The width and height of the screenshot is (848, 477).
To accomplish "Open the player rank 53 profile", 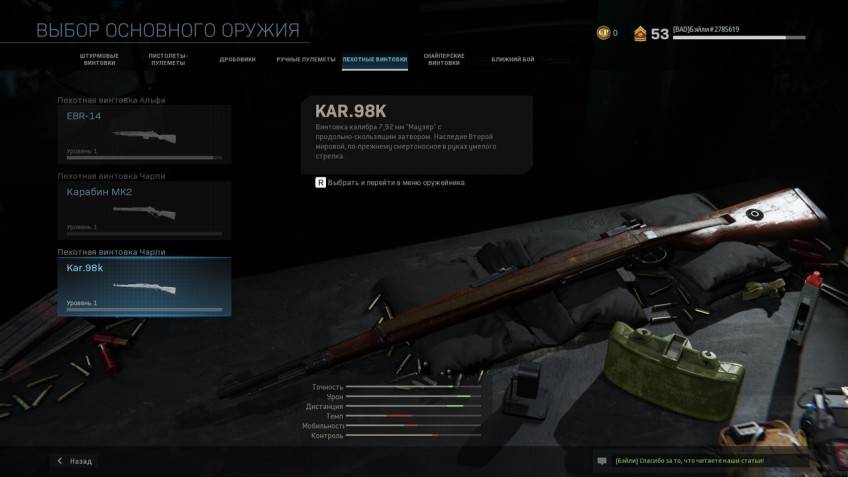I will click(650, 34).
